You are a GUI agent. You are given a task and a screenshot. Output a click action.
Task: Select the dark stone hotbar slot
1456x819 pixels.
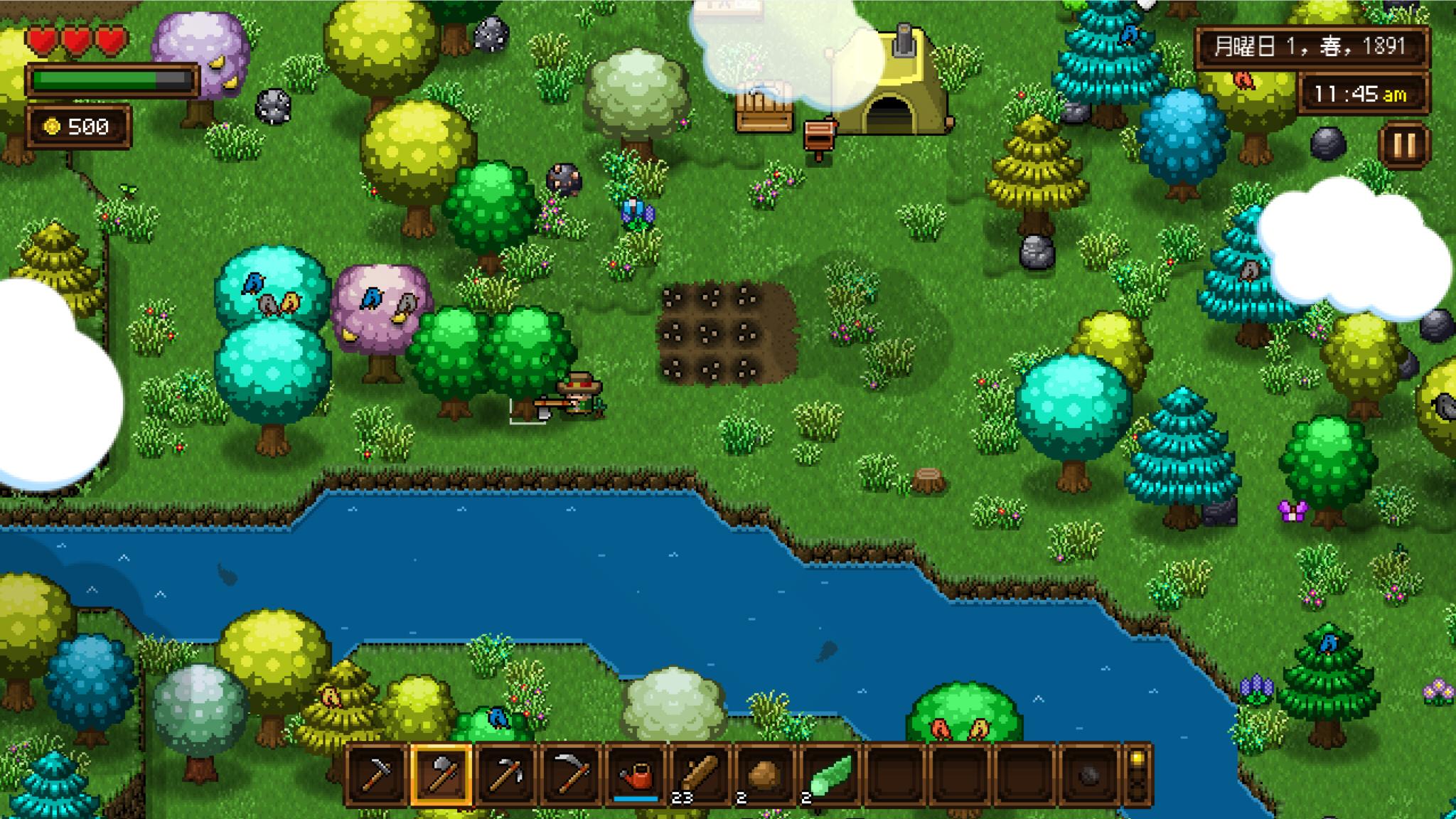1088,775
